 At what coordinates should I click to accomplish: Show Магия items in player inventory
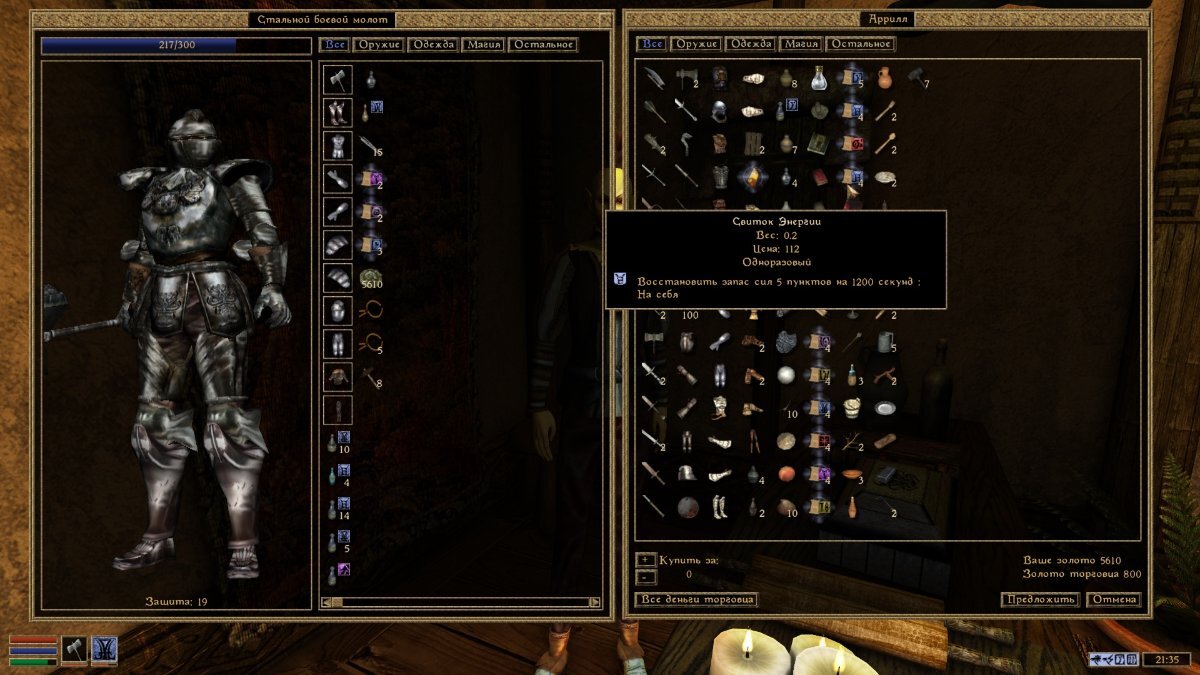482,45
